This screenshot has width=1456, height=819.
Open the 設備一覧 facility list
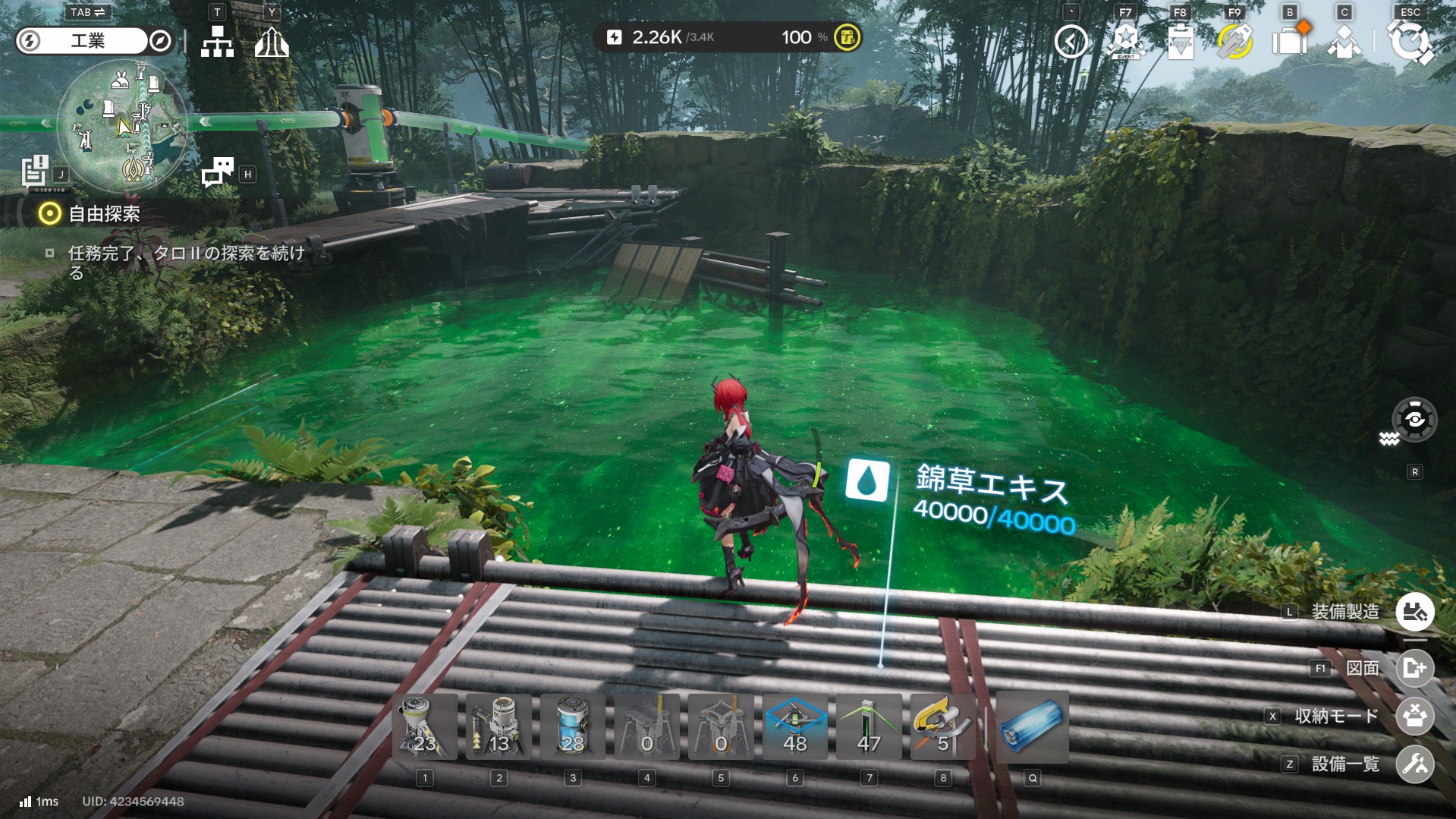point(1414,764)
